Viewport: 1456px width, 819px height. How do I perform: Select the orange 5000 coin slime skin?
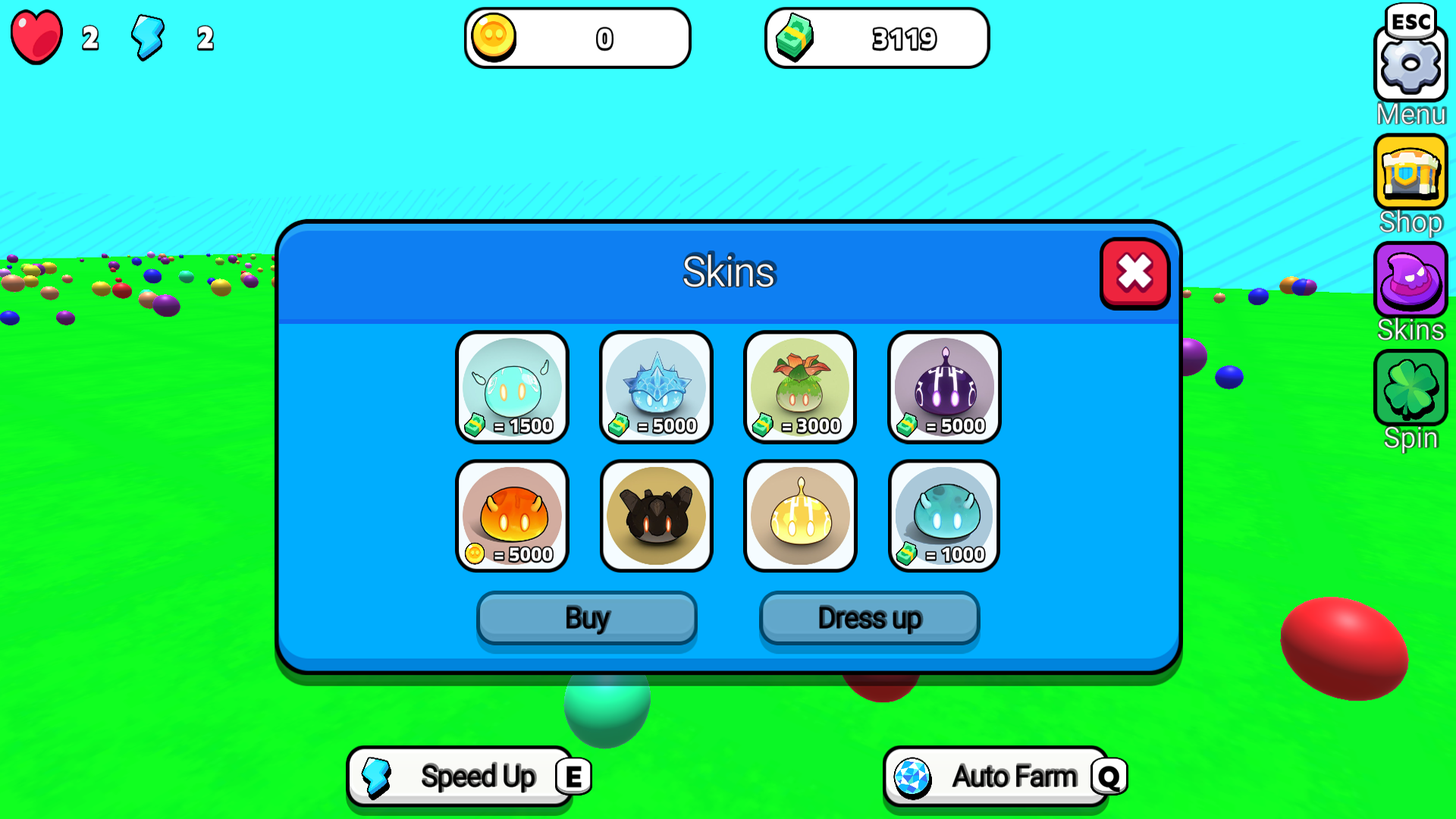pos(513,516)
